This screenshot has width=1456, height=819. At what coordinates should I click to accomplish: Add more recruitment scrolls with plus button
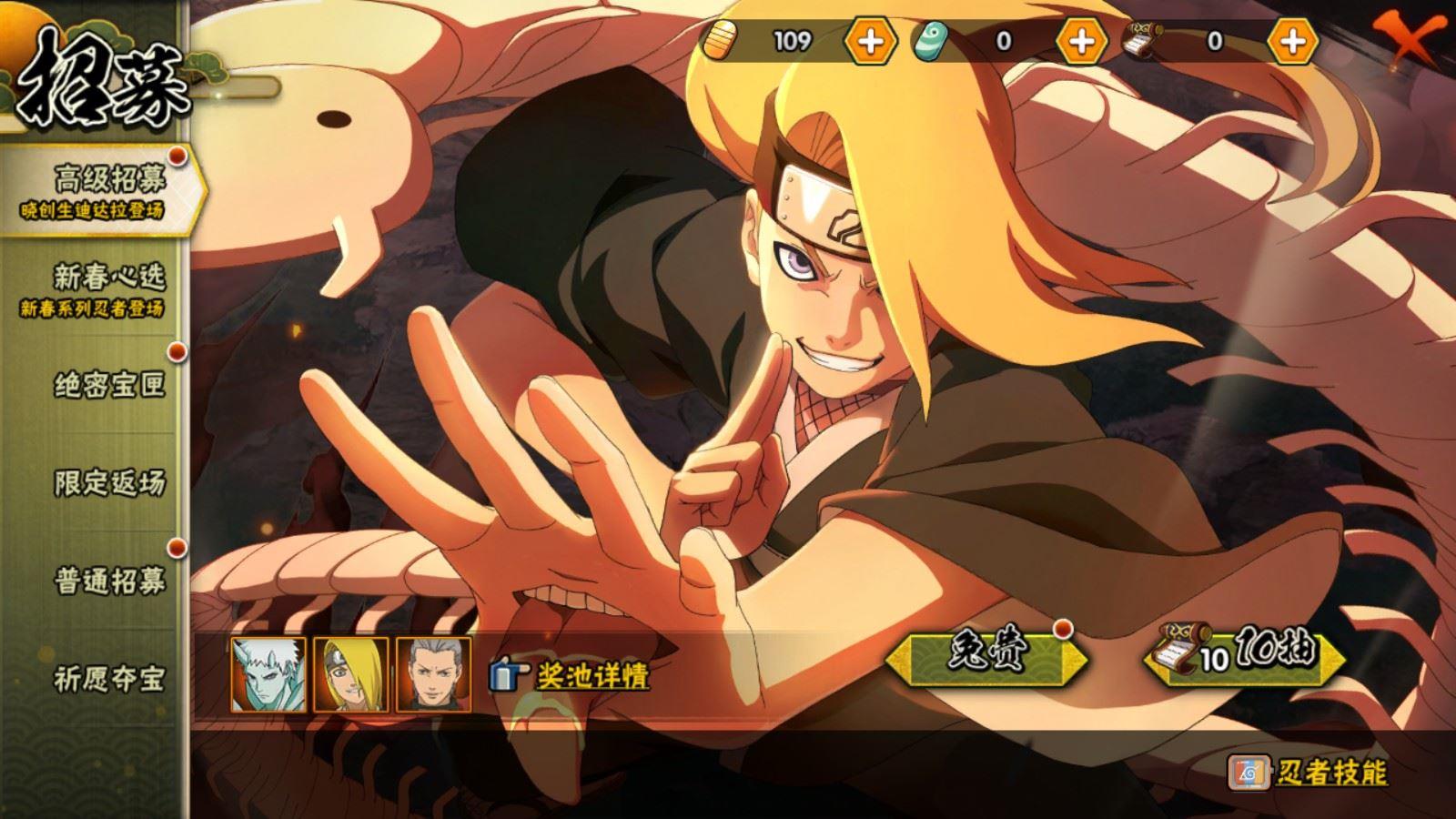pos(1292,41)
